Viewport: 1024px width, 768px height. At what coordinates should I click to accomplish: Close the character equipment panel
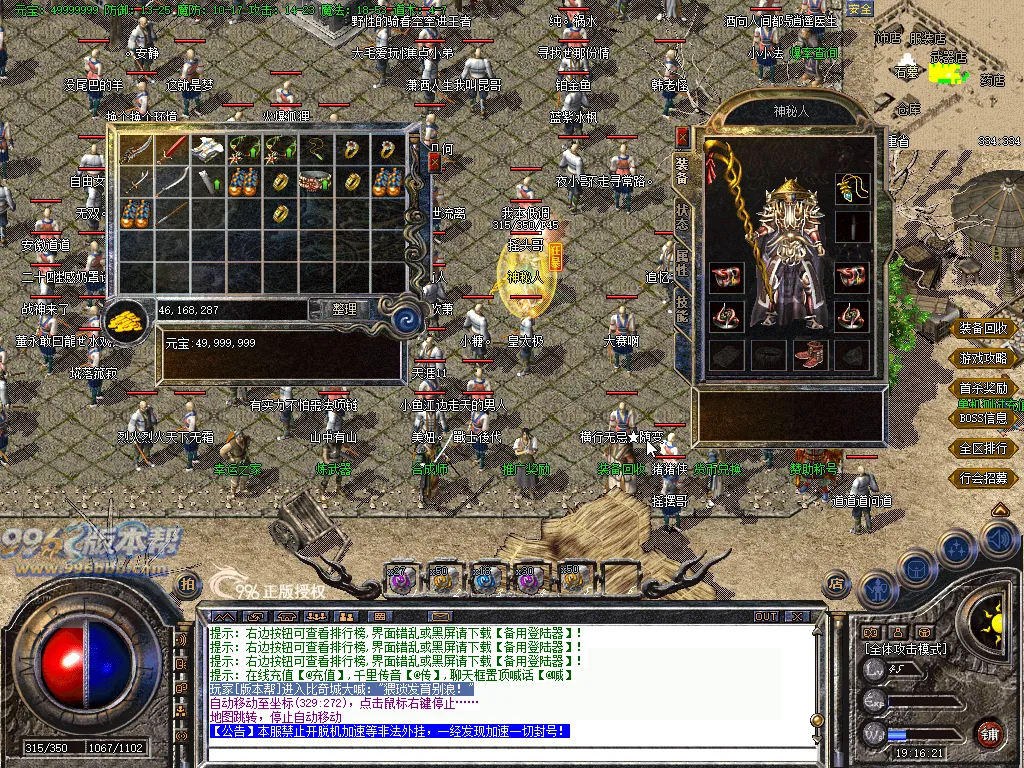(682, 136)
